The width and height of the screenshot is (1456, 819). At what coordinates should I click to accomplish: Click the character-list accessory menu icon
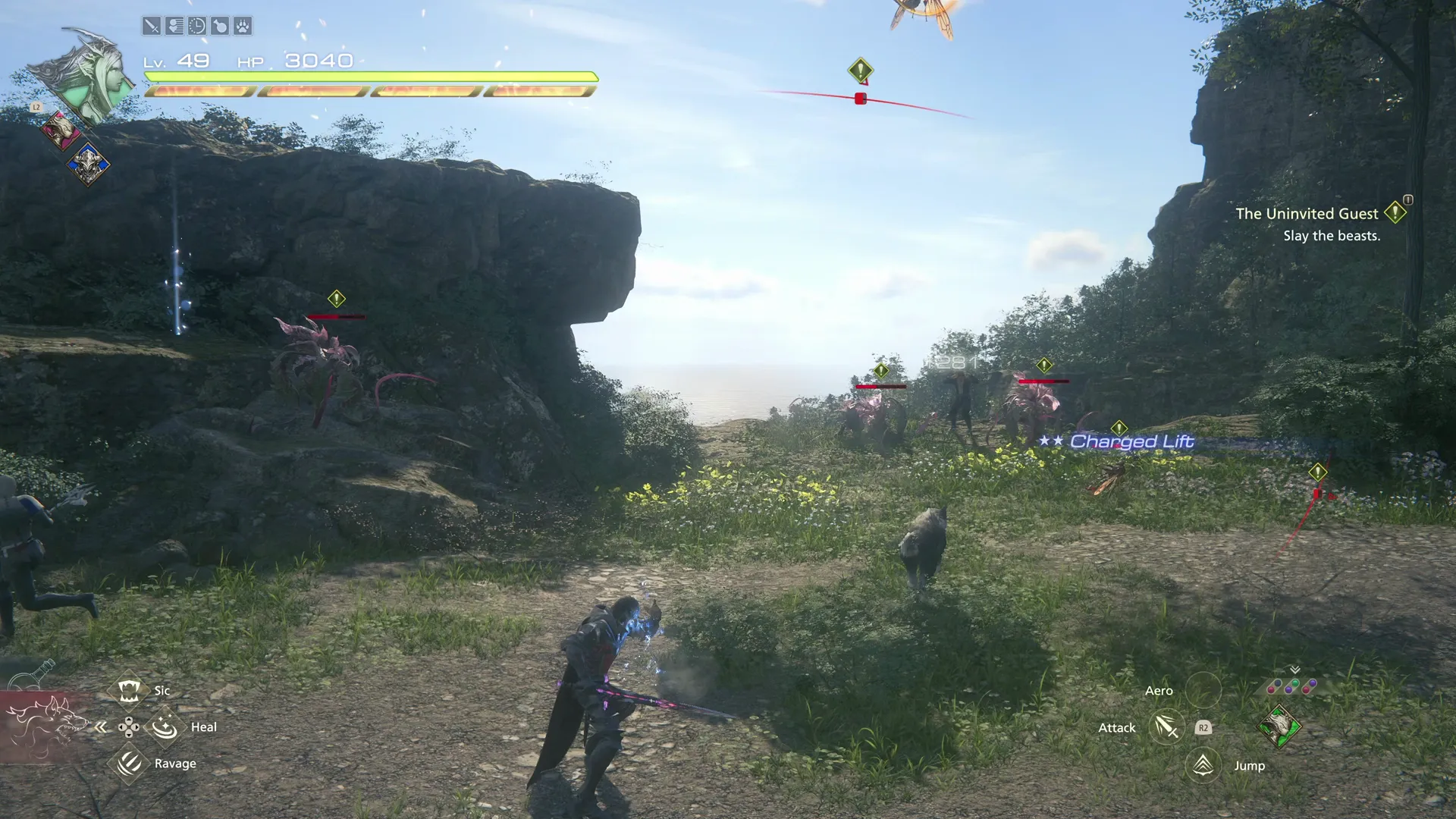coord(175,25)
